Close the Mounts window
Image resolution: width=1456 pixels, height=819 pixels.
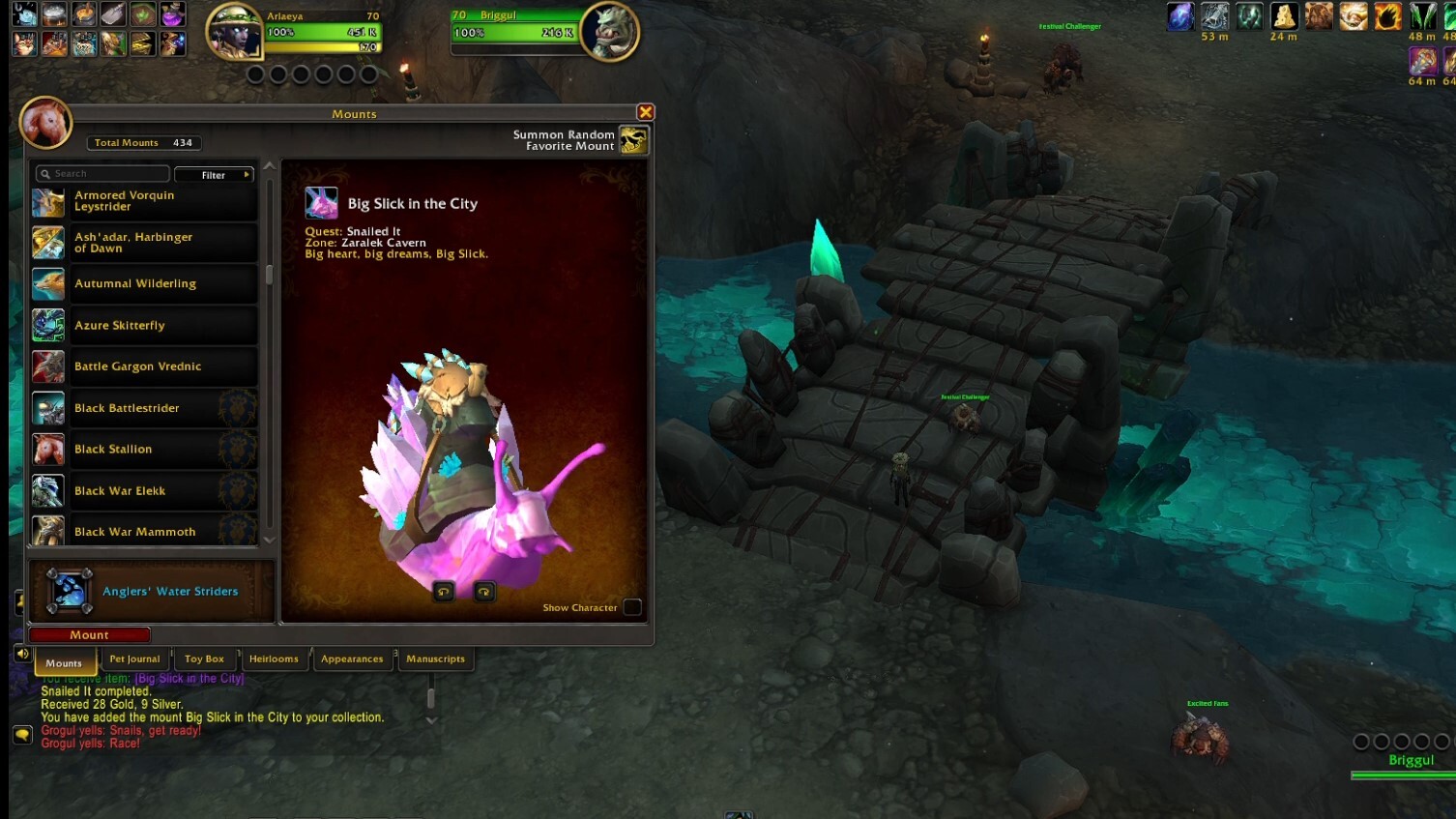tap(646, 112)
